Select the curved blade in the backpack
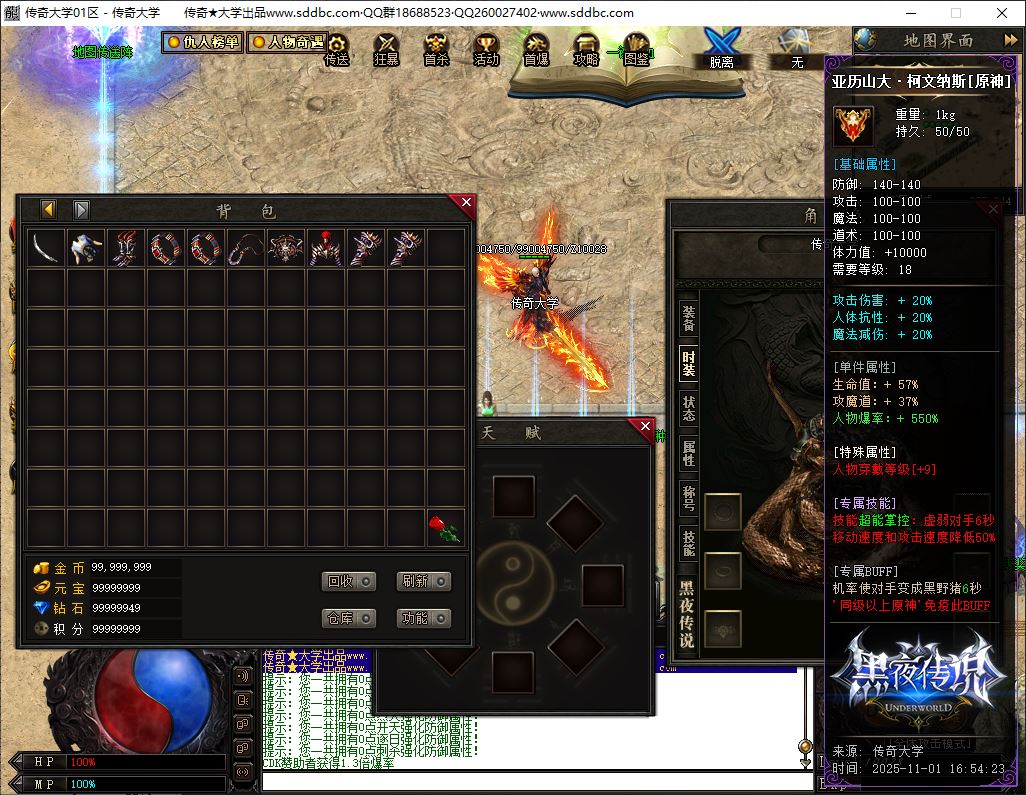Viewport: 1026px width, 795px height. (46, 248)
